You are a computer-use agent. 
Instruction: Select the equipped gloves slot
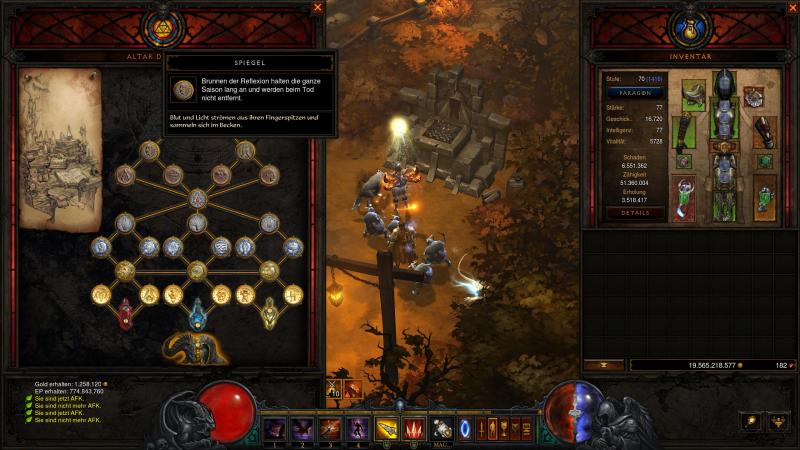coord(684,130)
